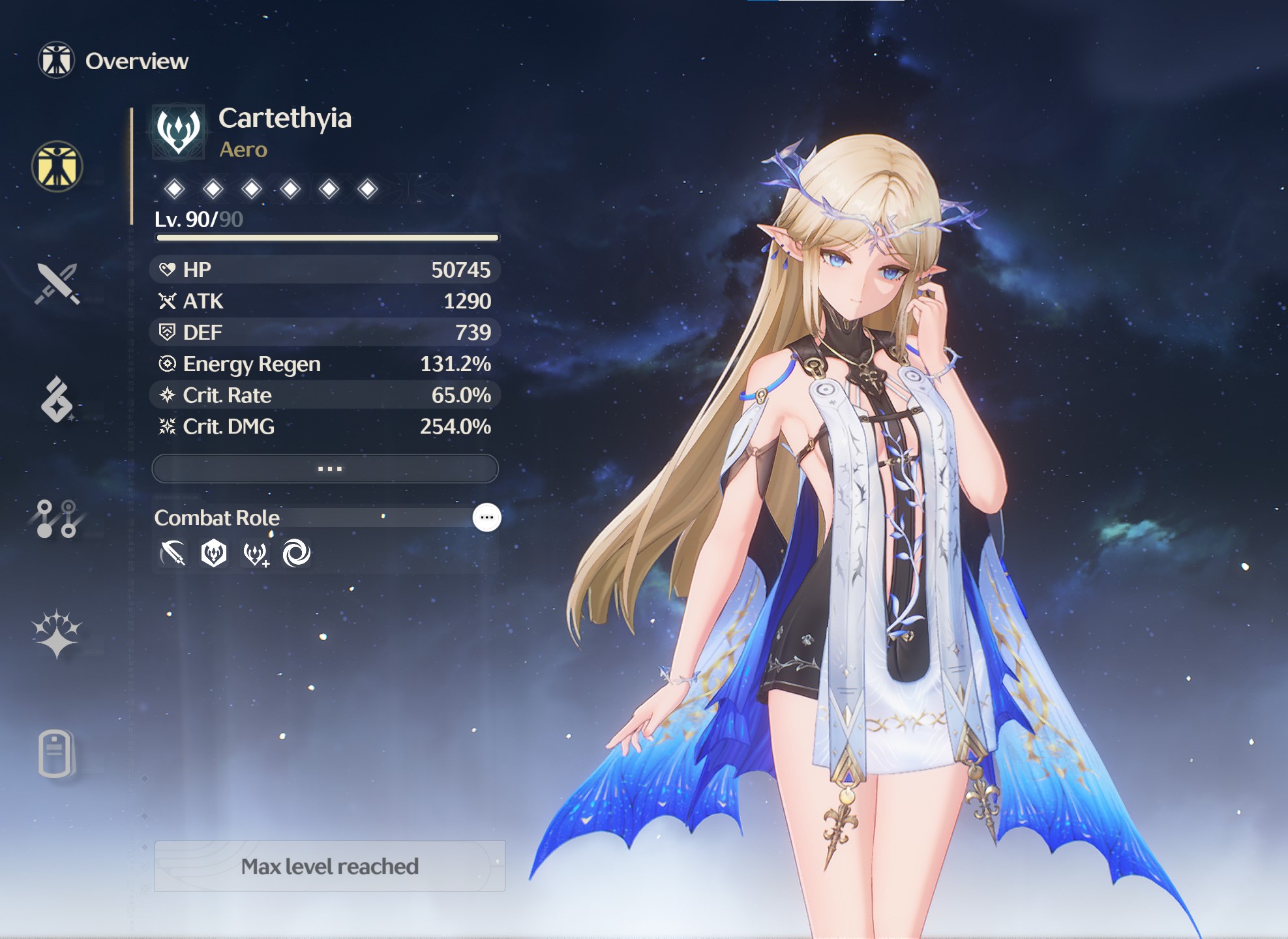Click the swirl combat role icon
The width and height of the screenshot is (1288, 939).
(296, 554)
